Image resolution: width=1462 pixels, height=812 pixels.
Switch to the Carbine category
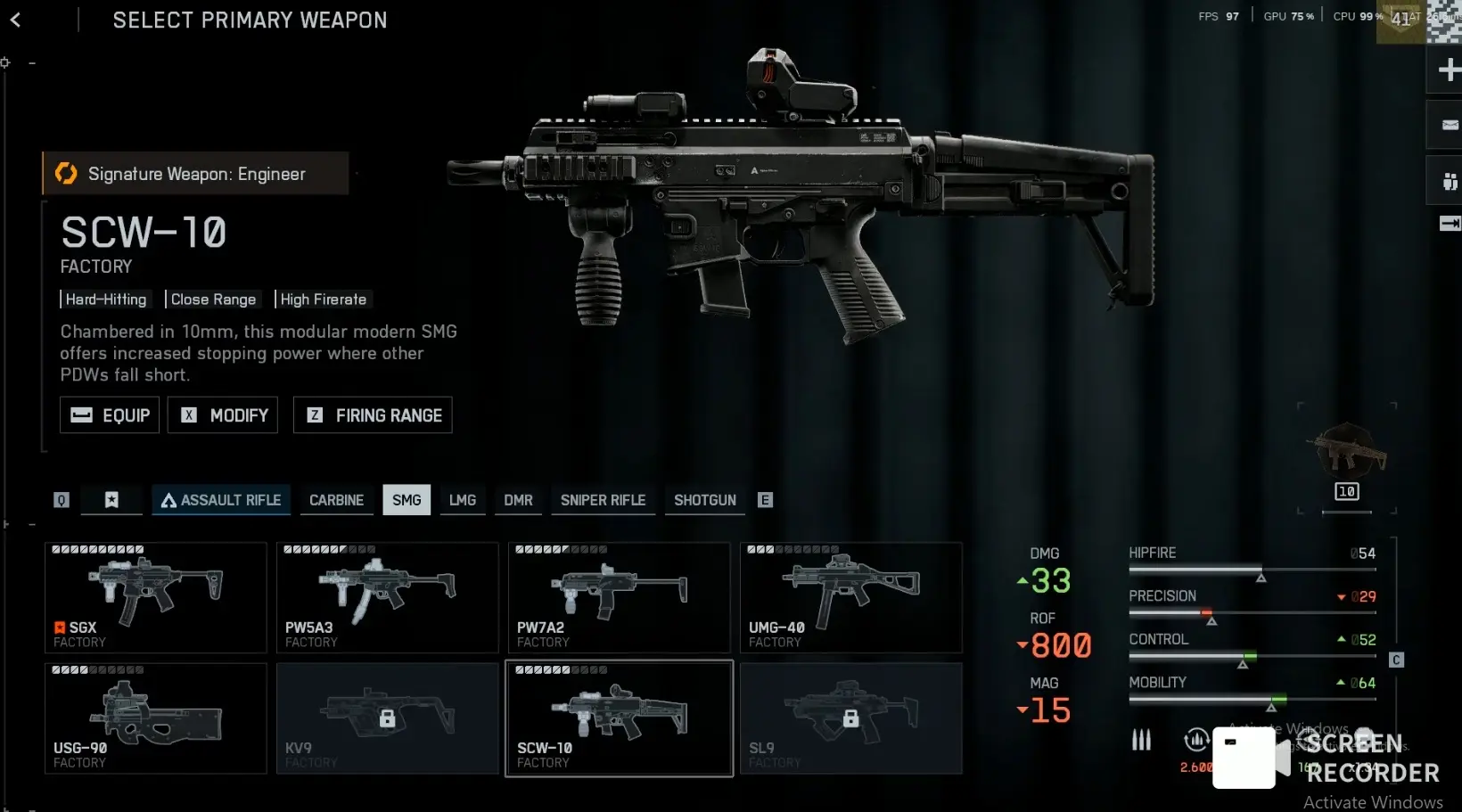coord(336,500)
